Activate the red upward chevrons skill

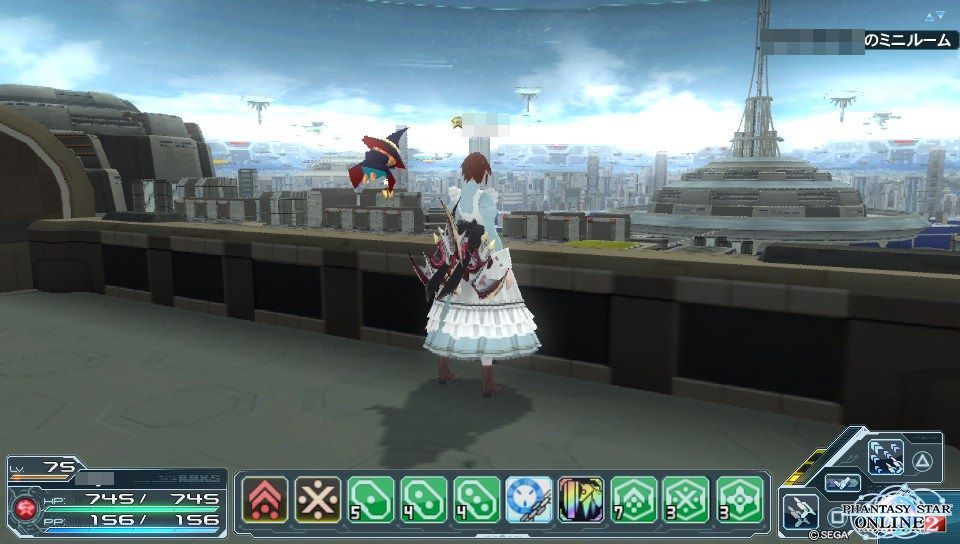click(265, 499)
